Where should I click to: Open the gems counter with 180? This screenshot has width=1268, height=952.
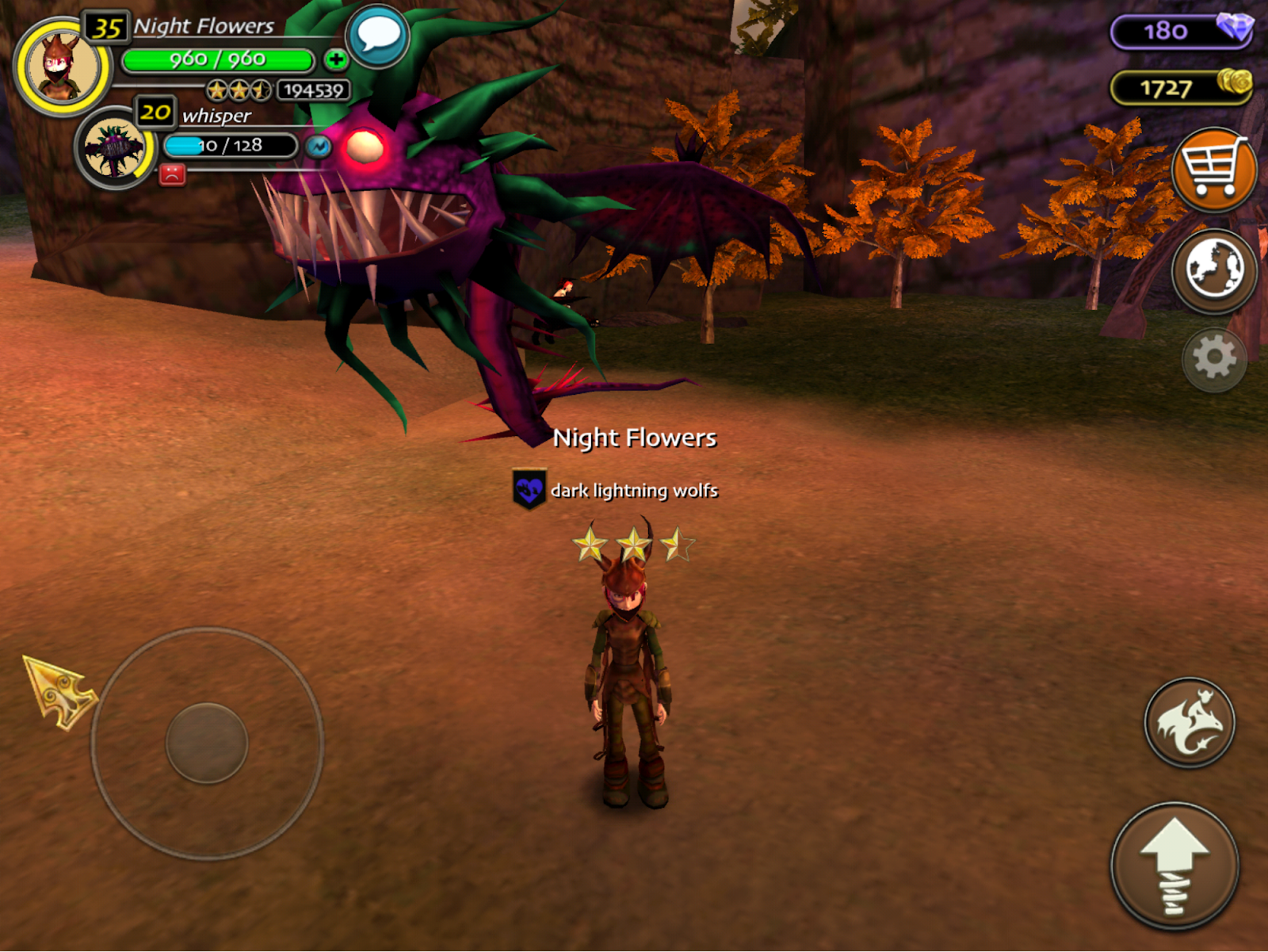tap(1181, 32)
